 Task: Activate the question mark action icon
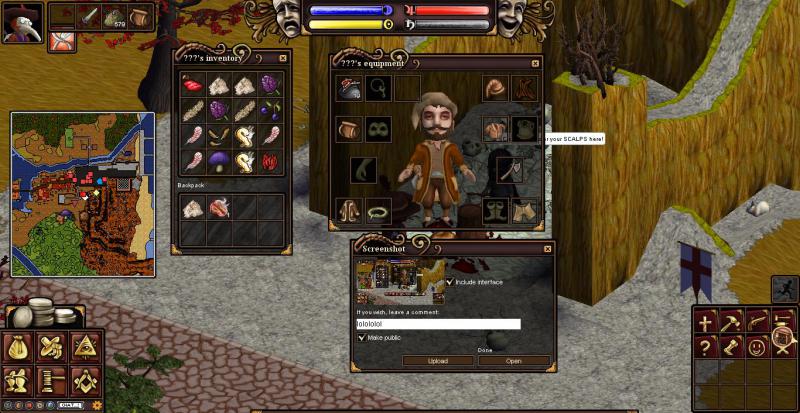[x=706, y=347]
